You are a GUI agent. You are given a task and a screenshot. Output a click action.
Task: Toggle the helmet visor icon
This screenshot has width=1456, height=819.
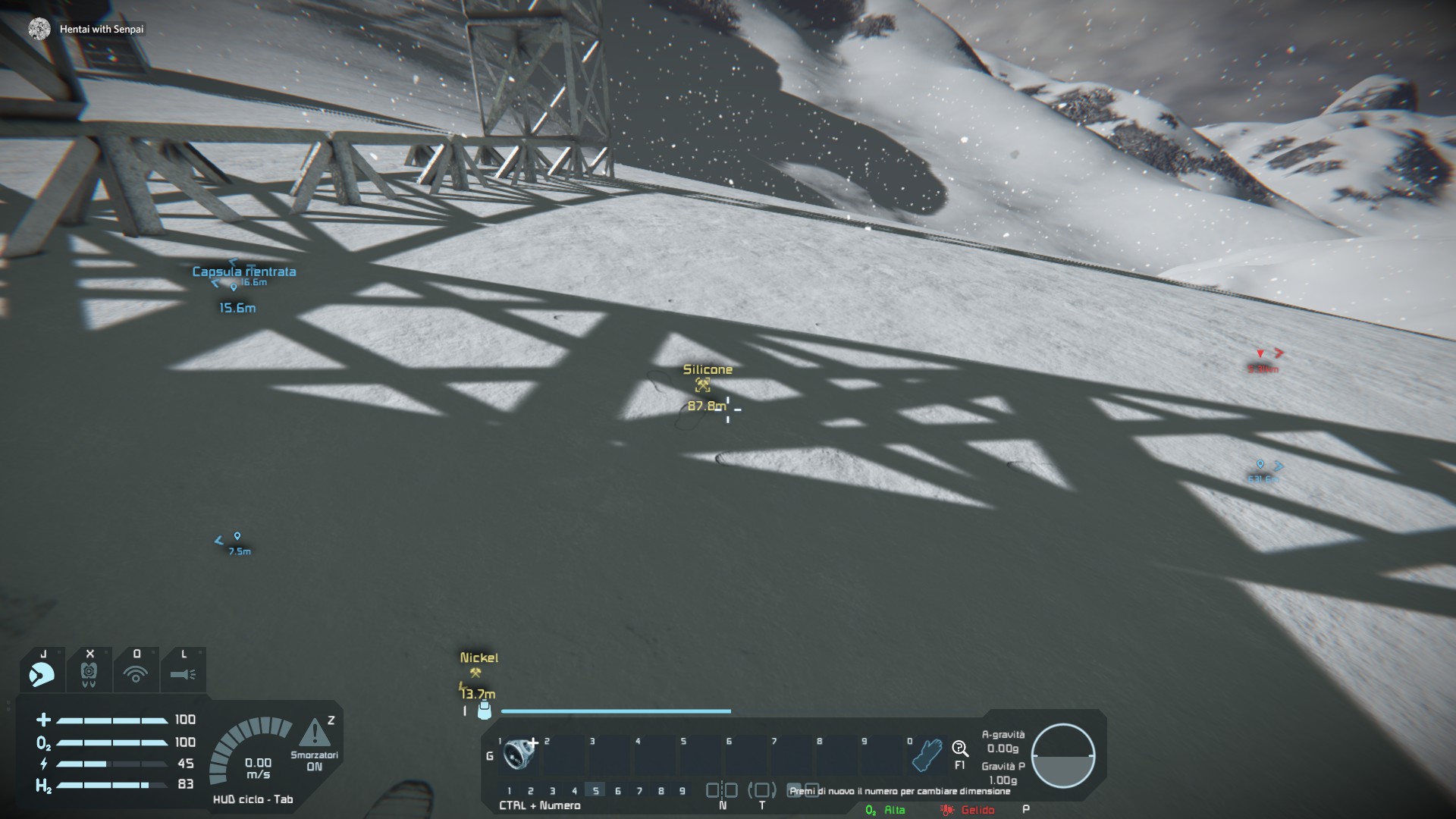(x=42, y=673)
